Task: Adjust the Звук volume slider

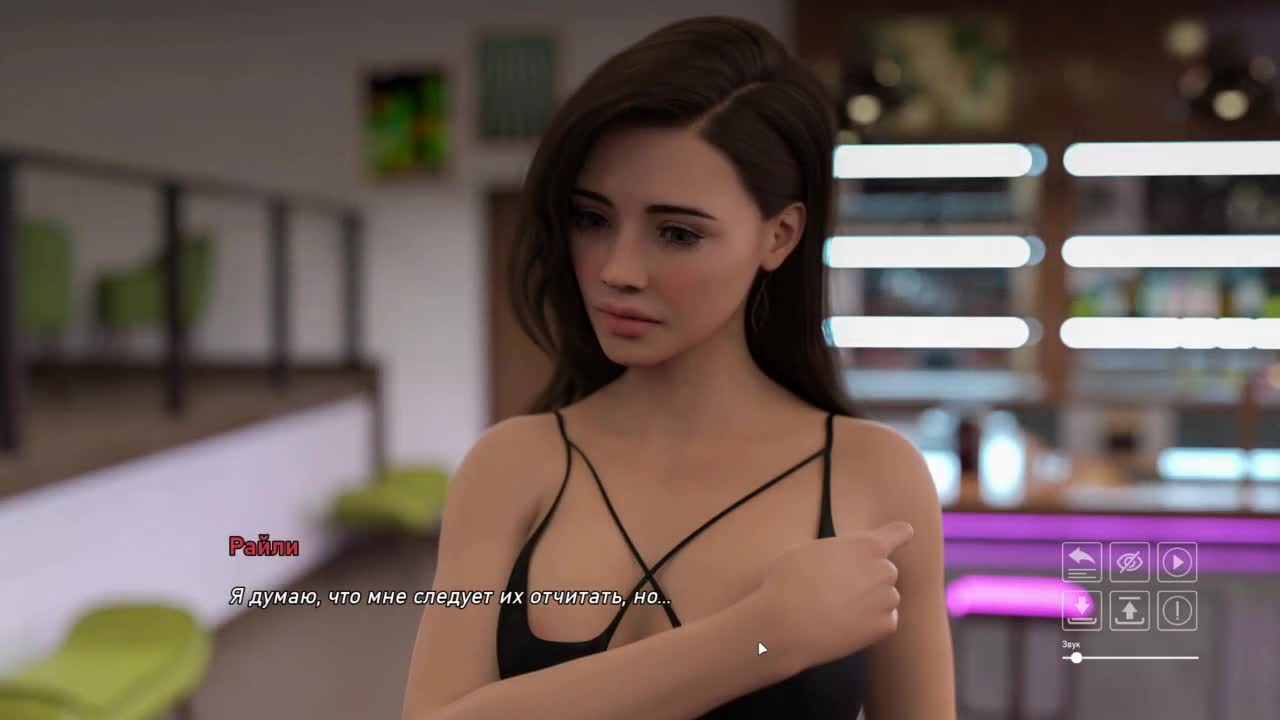Action: tap(1076, 658)
